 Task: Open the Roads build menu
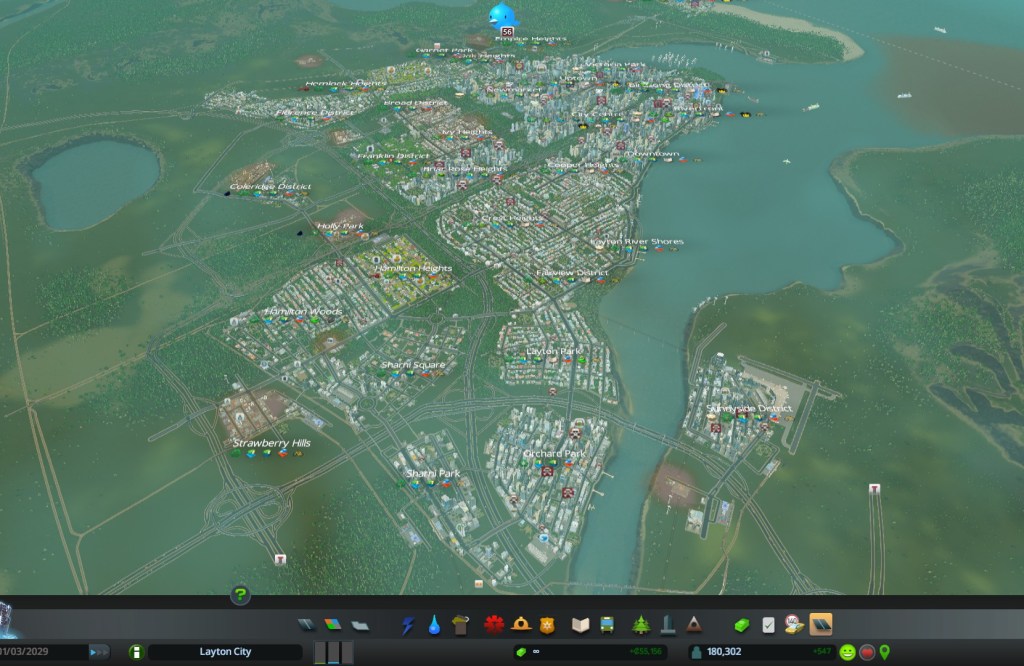pos(307,626)
